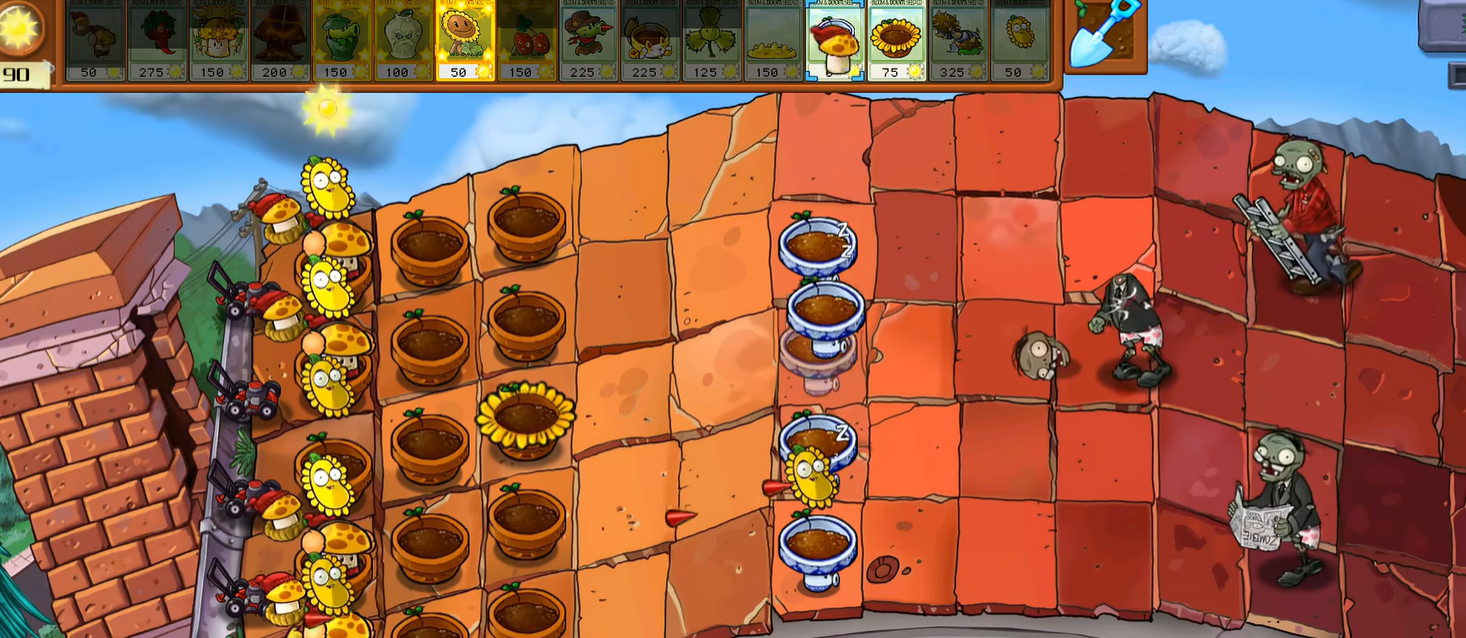Select the cowboy hat cactus seed packet
Image resolution: width=1466 pixels, height=638 pixels.
pos(589,40)
